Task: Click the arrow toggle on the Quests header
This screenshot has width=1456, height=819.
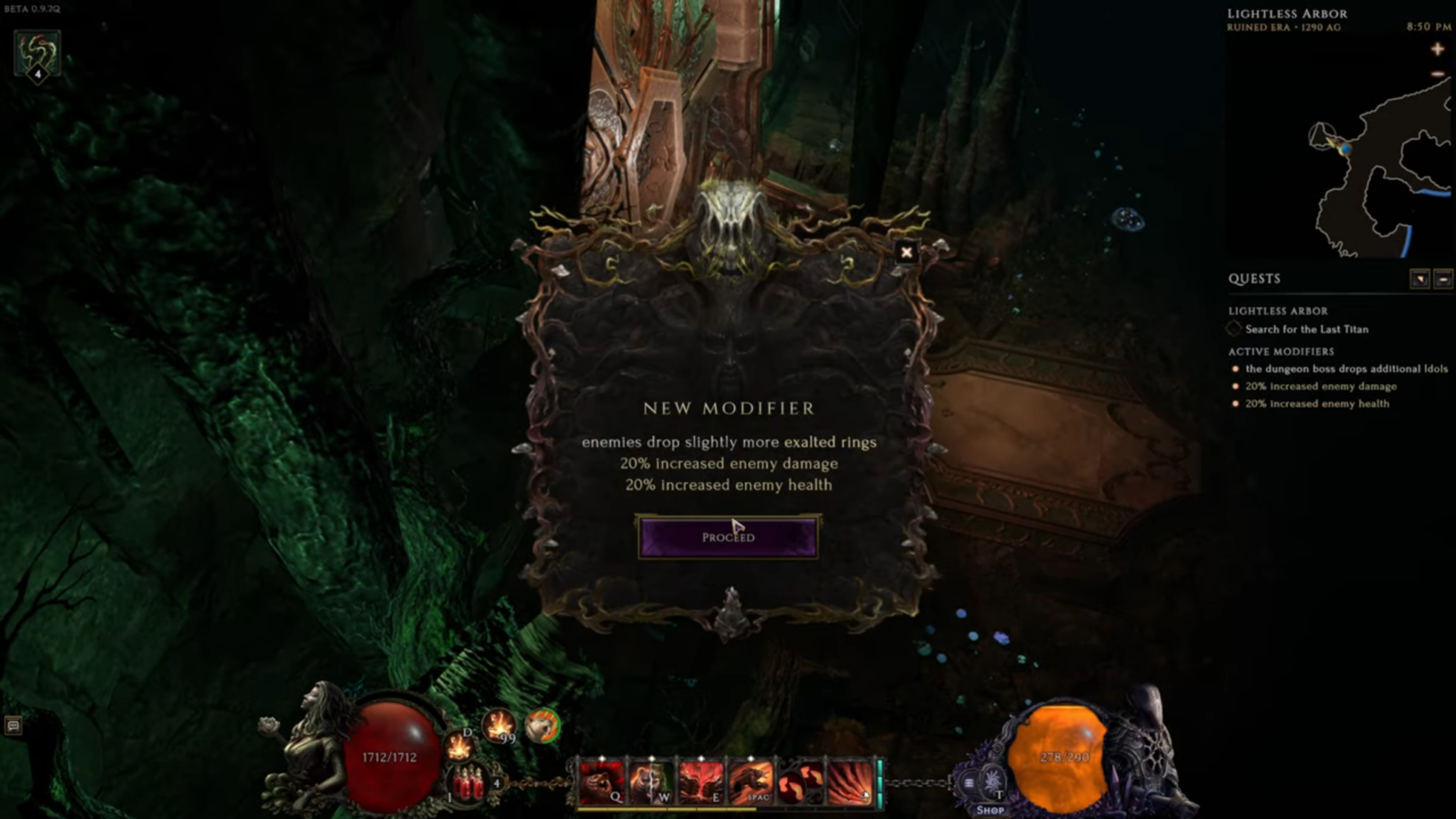Action: pyautogui.click(x=1421, y=280)
